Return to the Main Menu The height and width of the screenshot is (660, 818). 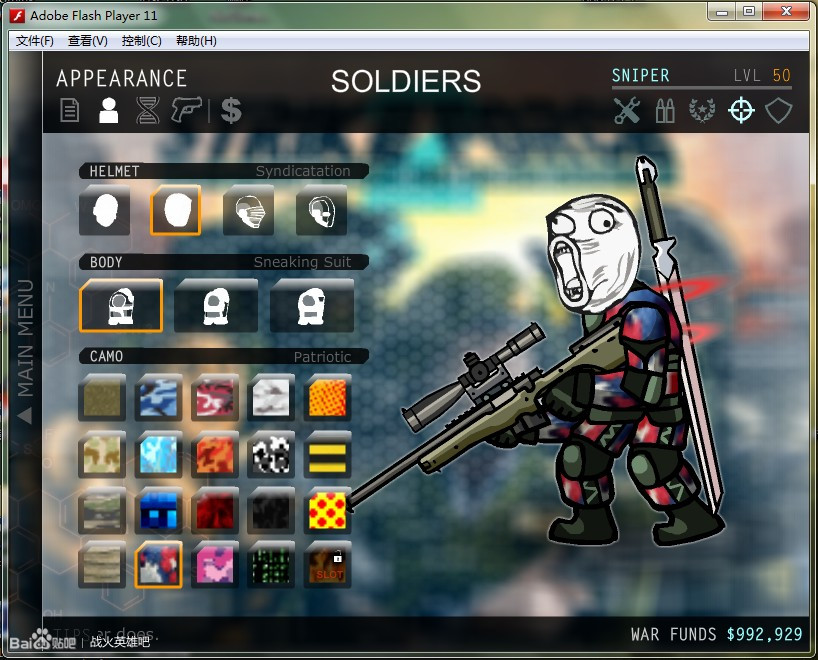point(25,351)
